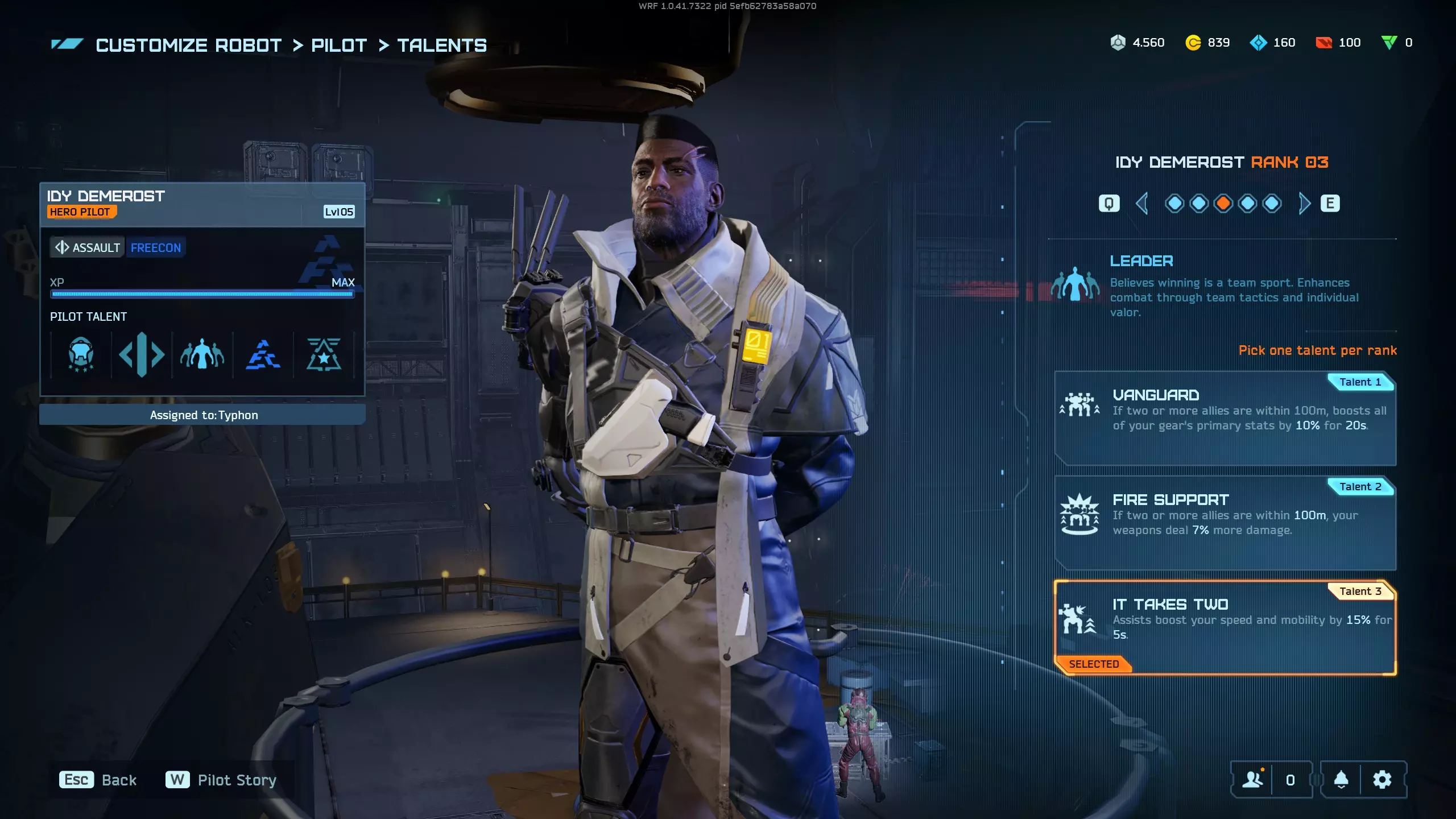Click the Assault class tag
1456x819 pixels.
click(88, 247)
